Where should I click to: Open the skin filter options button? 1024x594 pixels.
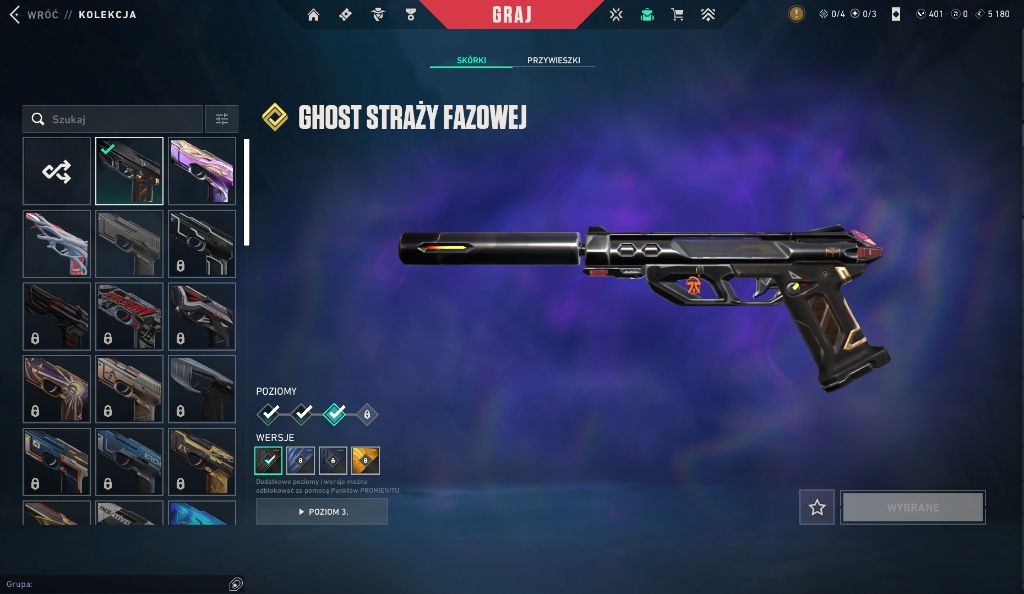[222, 119]
